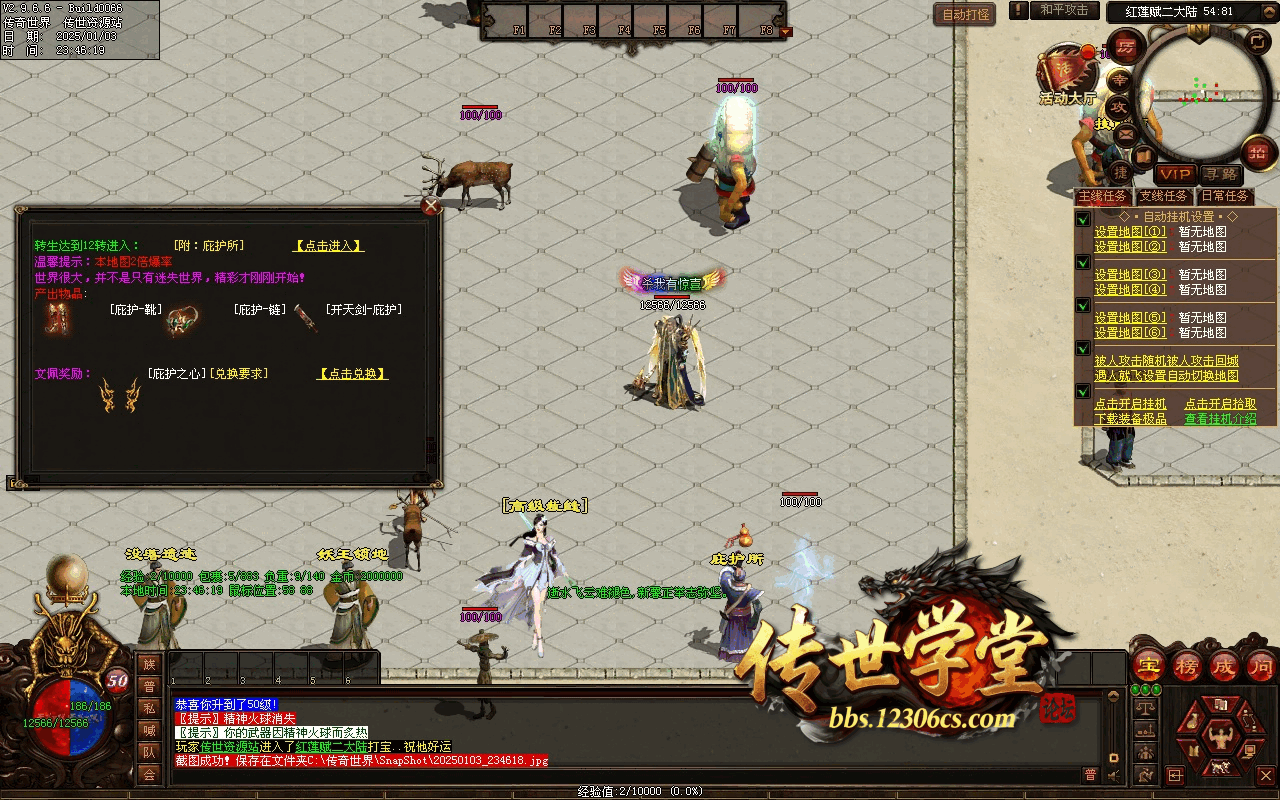Switch the 和平攻击 attack mode
This screenshot has height=800, width=1280.
click(1064, 10)
